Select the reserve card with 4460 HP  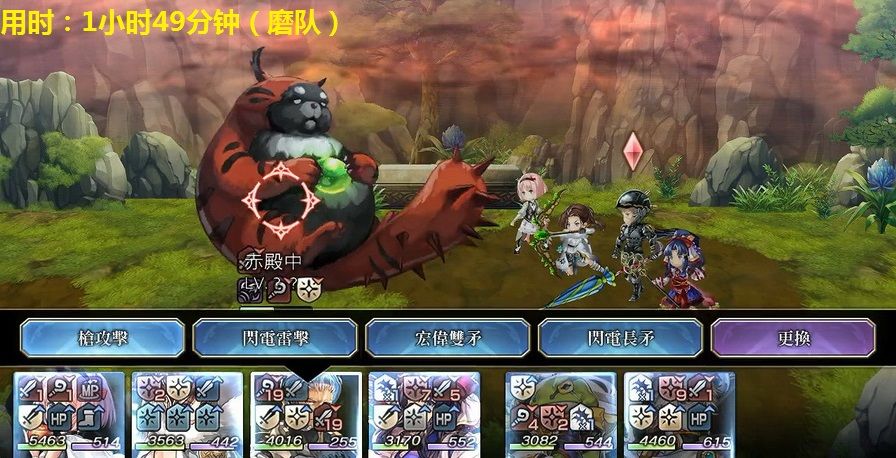coord(679,414)
